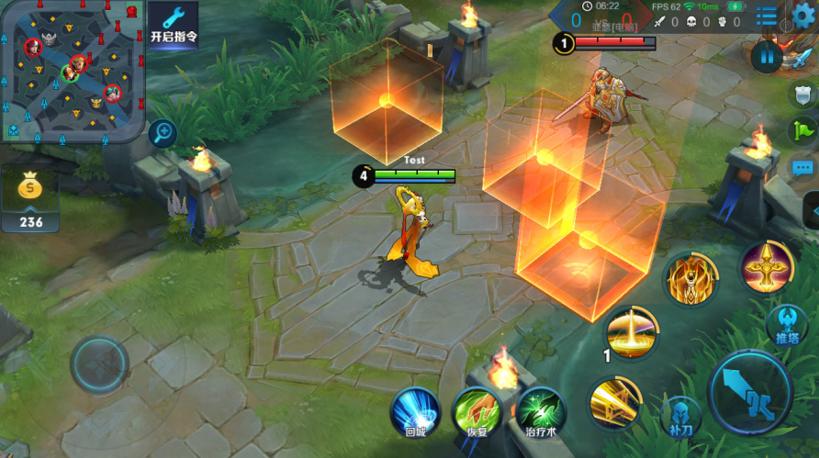Tap the 开启指令 wrench button
This screenshot has width=819, height=458.
173,22
